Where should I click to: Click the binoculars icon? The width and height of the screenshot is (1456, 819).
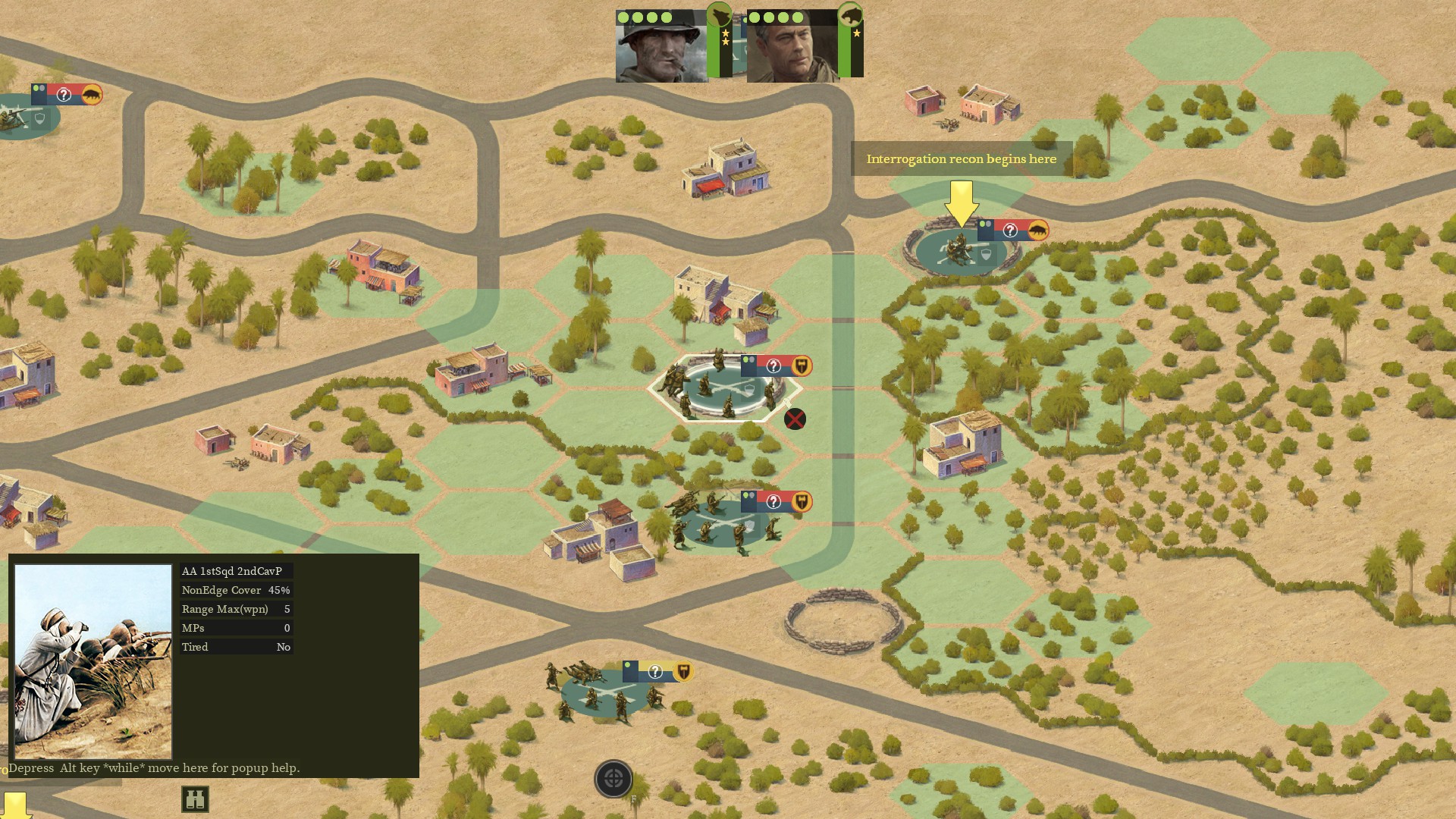click(x=195, y=799)
